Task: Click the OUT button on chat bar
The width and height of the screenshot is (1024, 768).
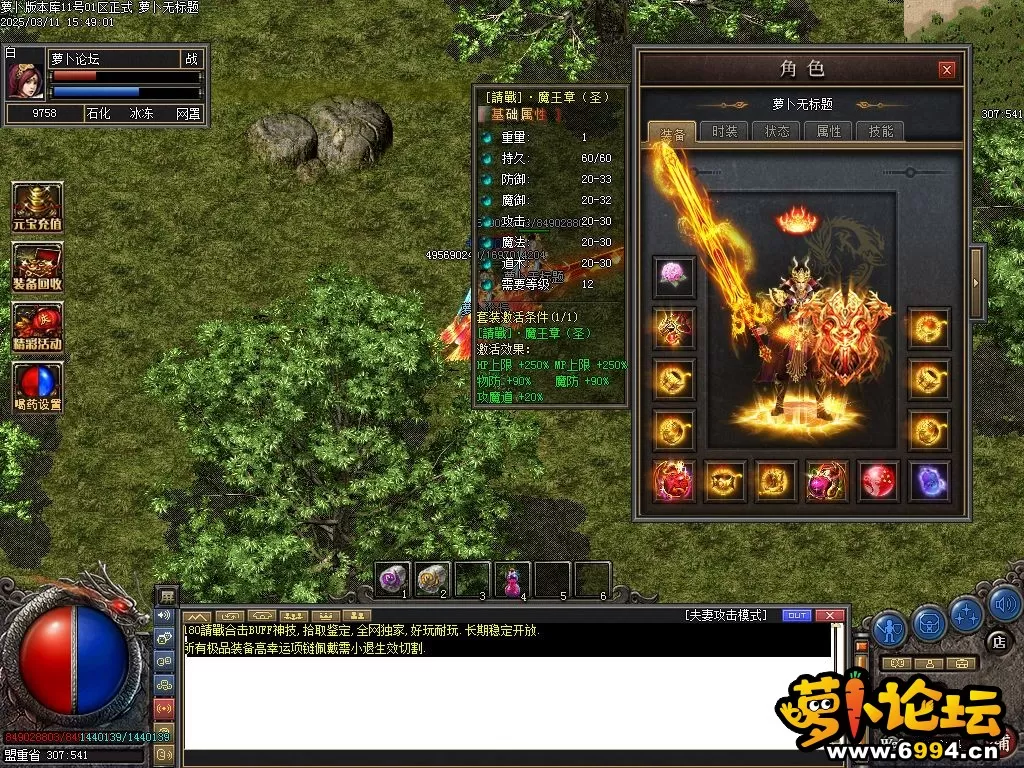Action: 796,615
